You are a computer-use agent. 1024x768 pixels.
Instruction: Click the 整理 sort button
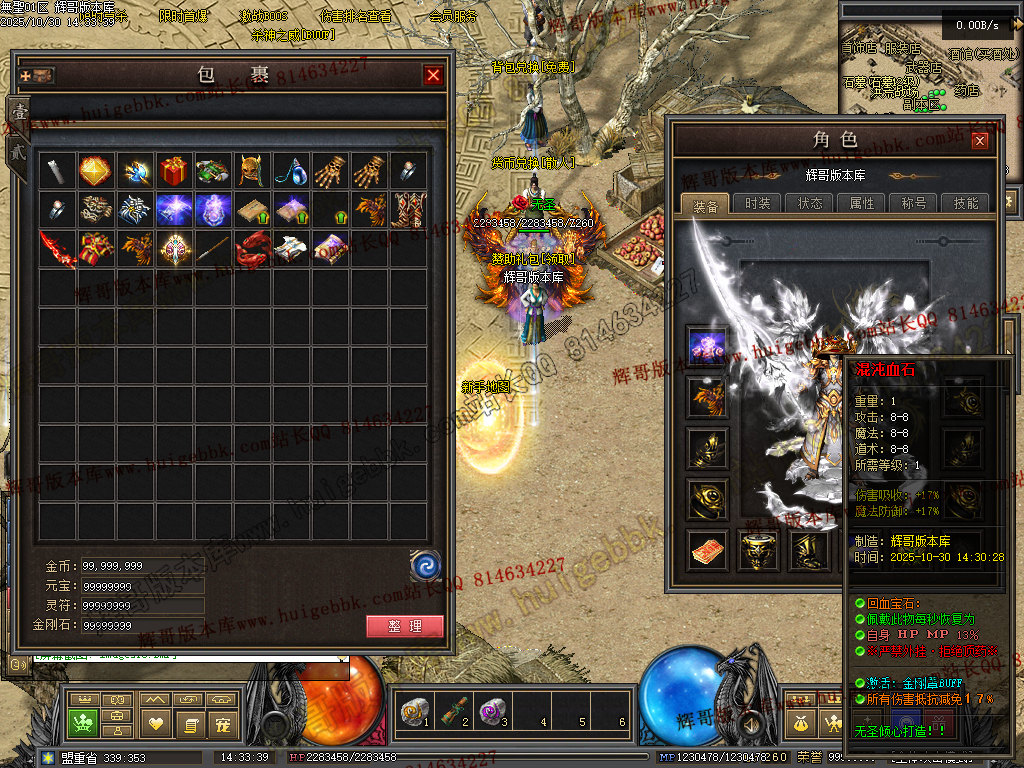pyautogui.click(x=405, y=627)
